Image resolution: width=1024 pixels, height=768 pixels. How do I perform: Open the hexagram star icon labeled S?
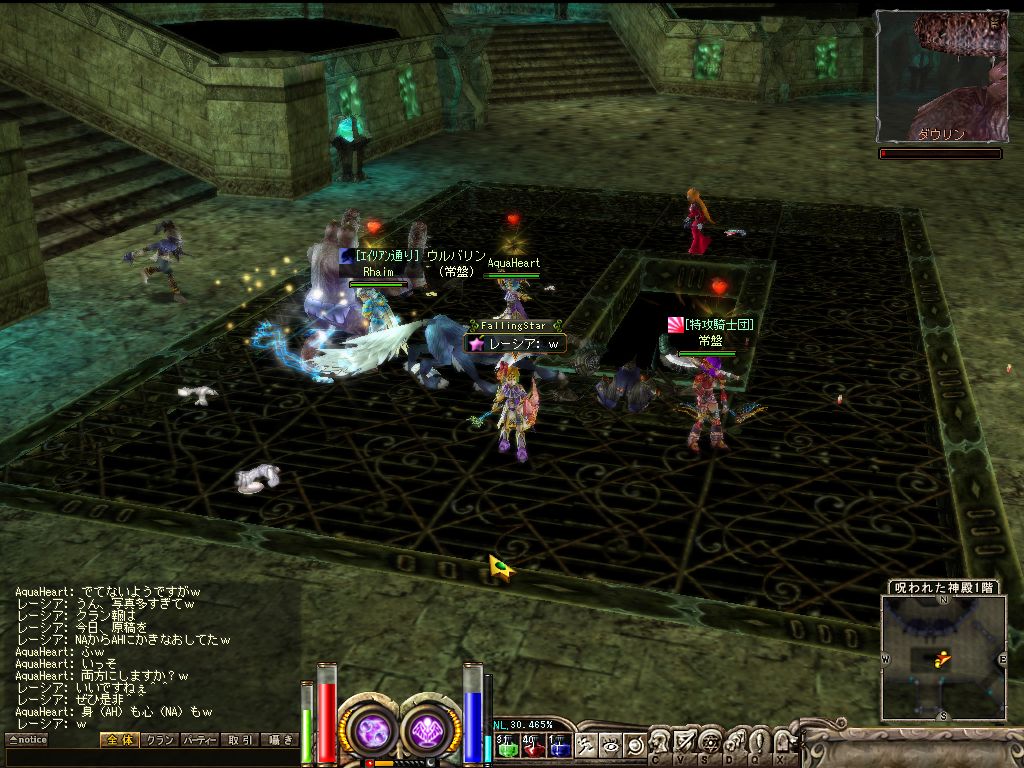[709, 742]
